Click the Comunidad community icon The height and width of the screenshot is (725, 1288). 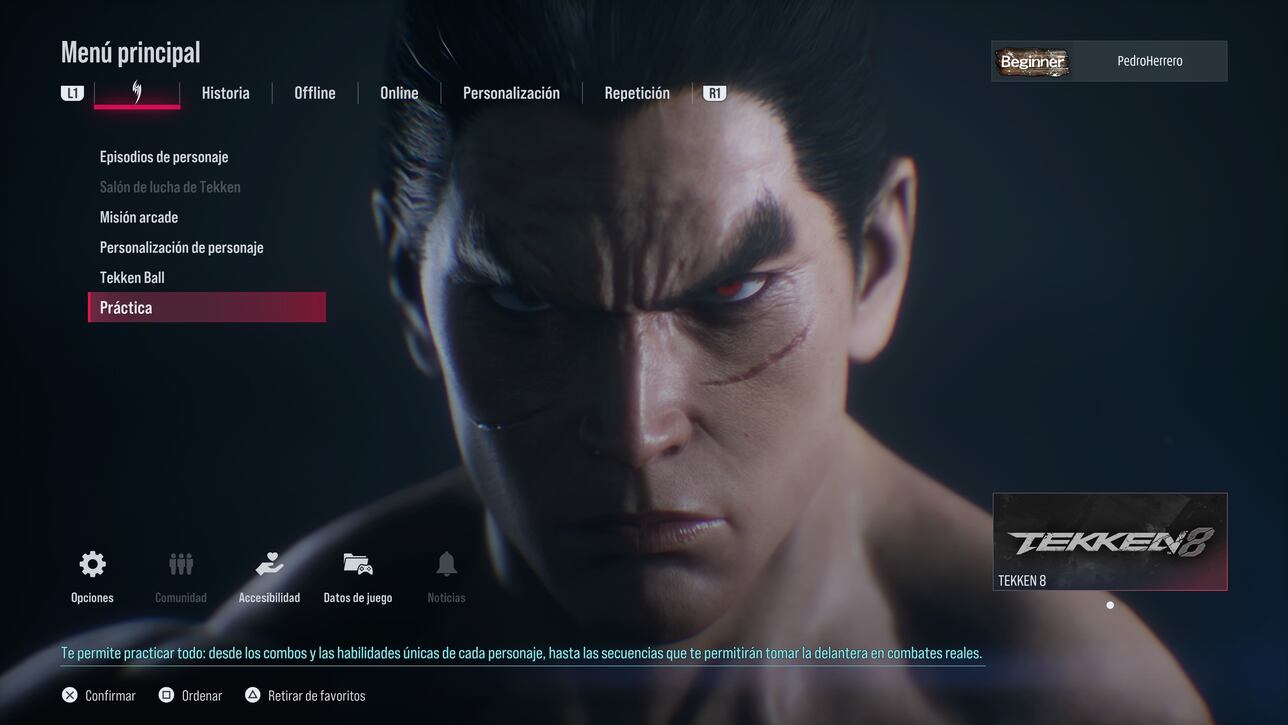180,563
